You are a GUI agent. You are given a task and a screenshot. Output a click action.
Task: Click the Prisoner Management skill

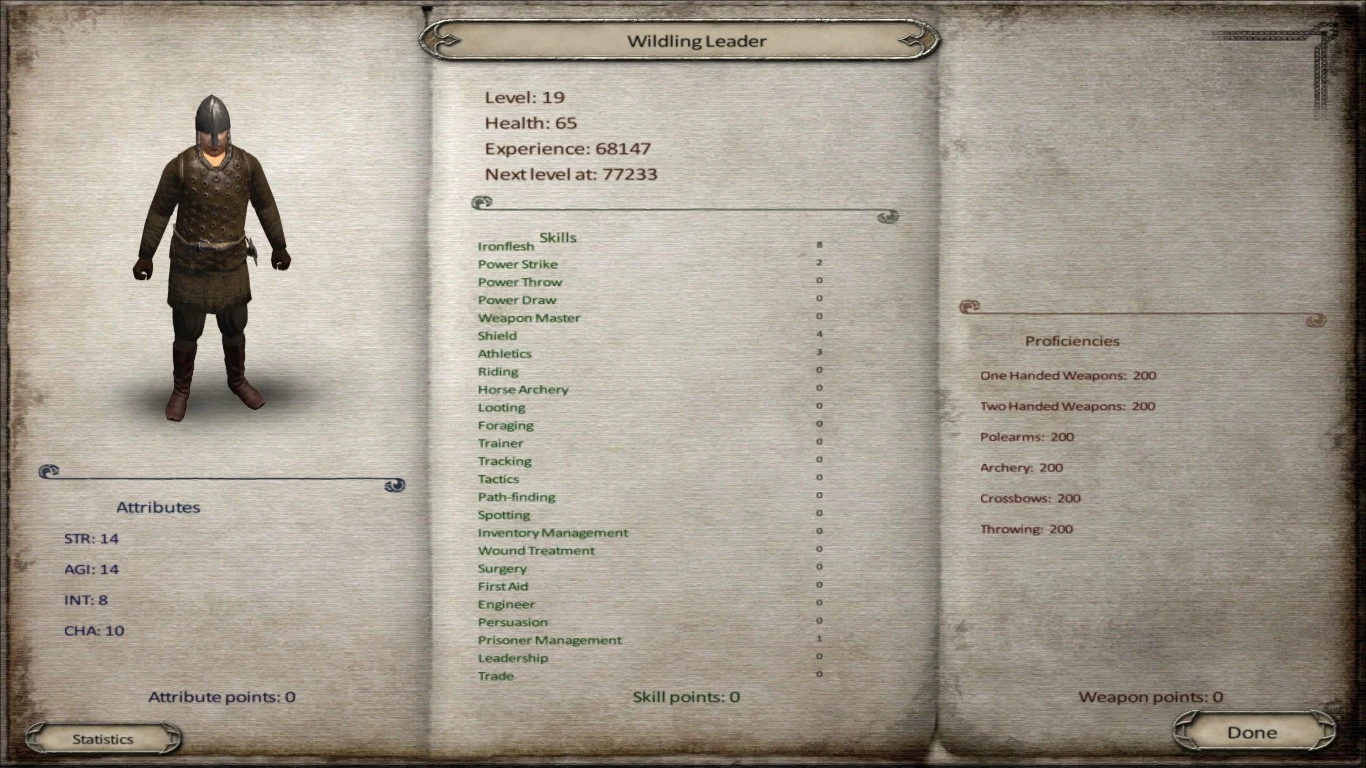pyautogui.click(x=548, y=639)
